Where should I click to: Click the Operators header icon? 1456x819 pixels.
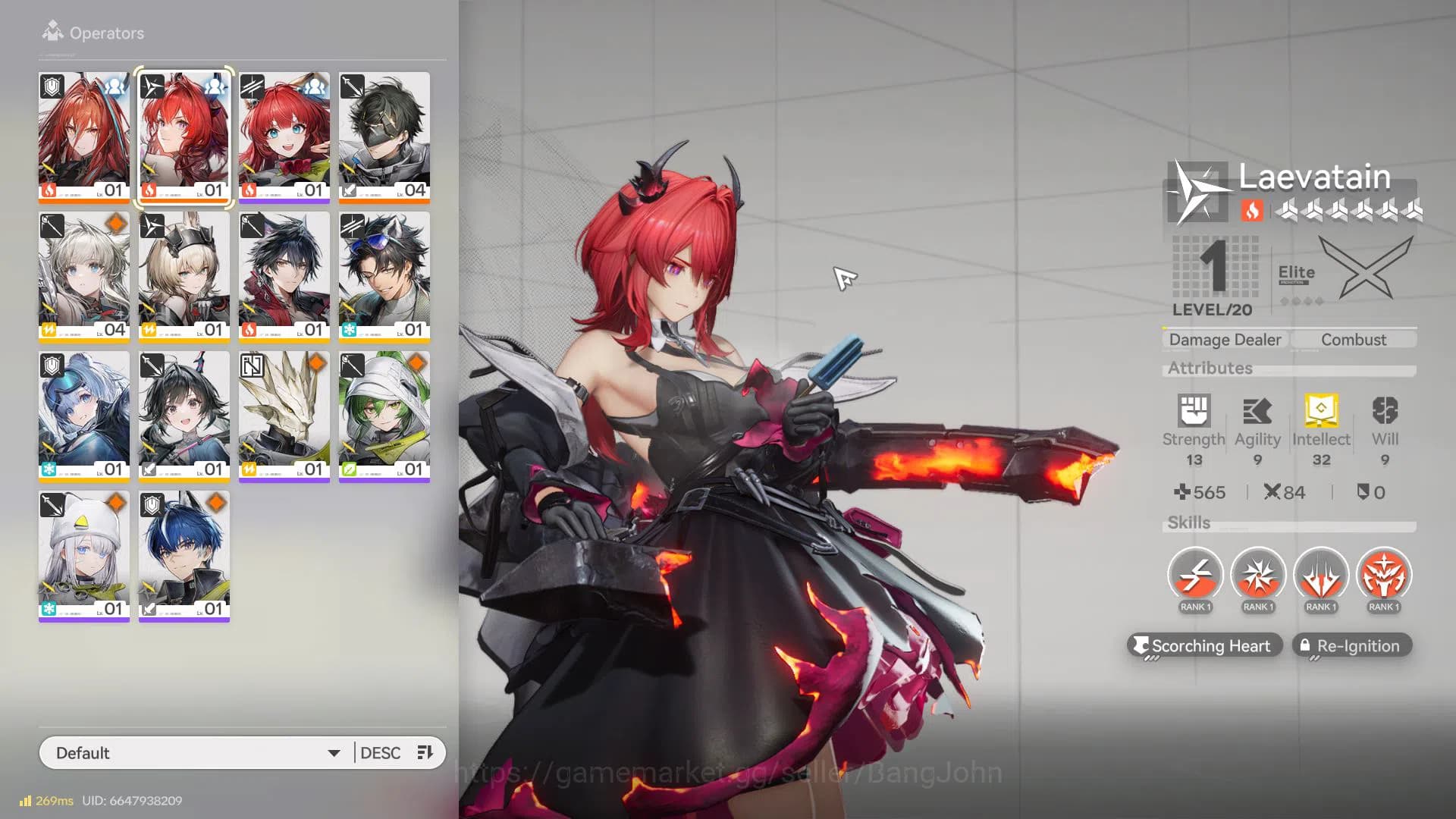(52, 30)
